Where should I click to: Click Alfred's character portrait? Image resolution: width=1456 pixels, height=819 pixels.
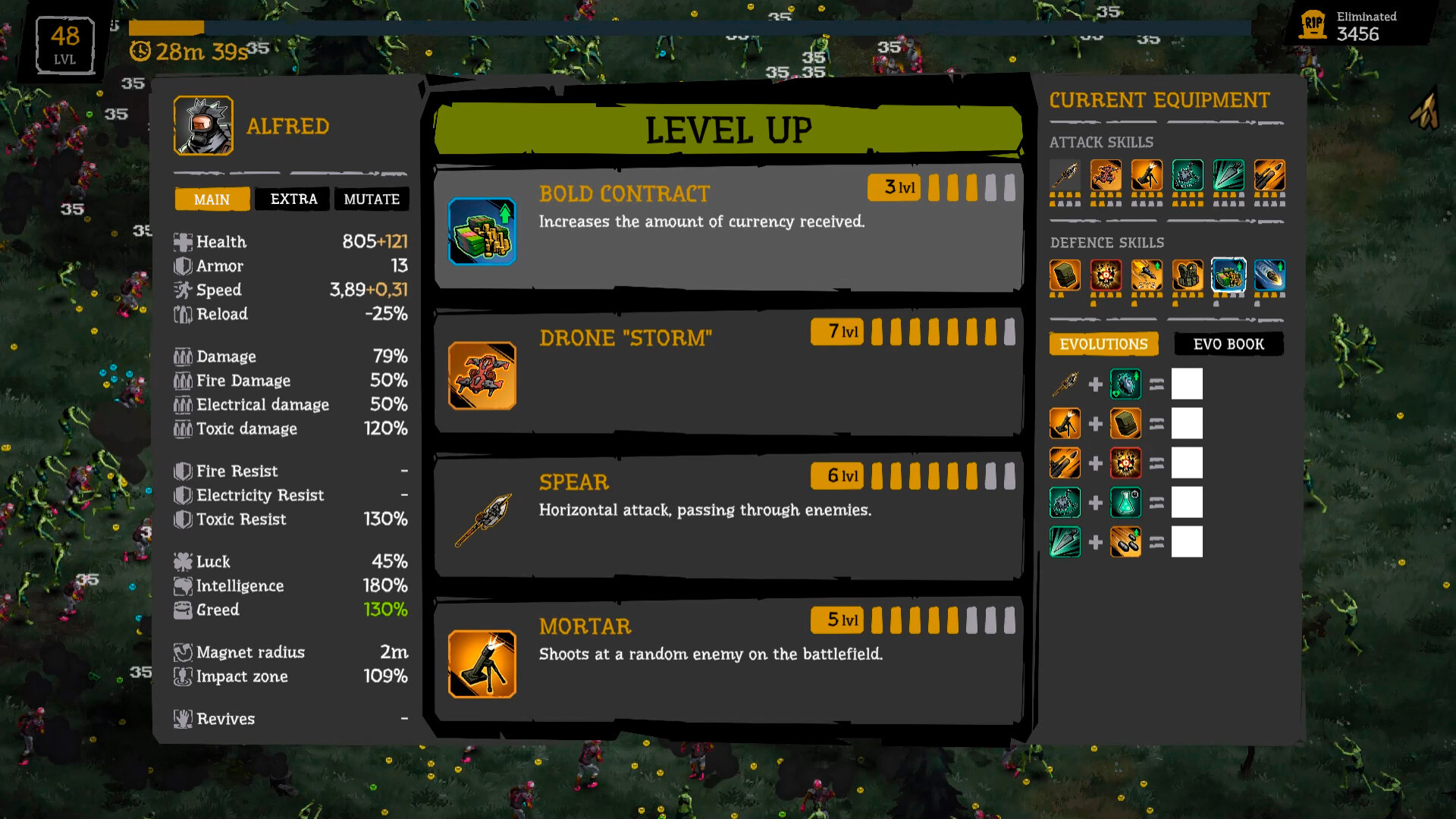pyautogui.click(x=203, y=125)
